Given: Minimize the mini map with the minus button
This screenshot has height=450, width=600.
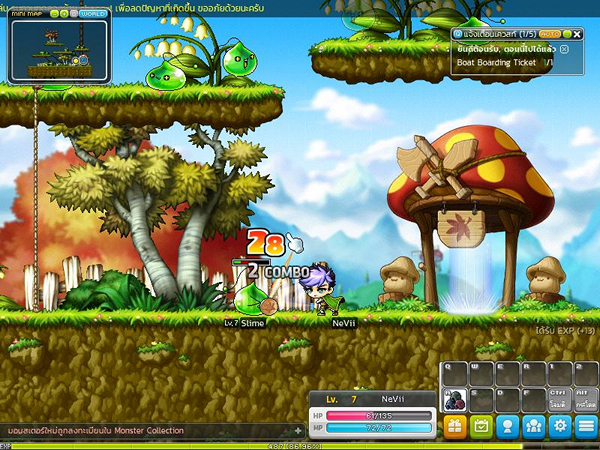Looking at the screenshot, I should tap(55, 15).
